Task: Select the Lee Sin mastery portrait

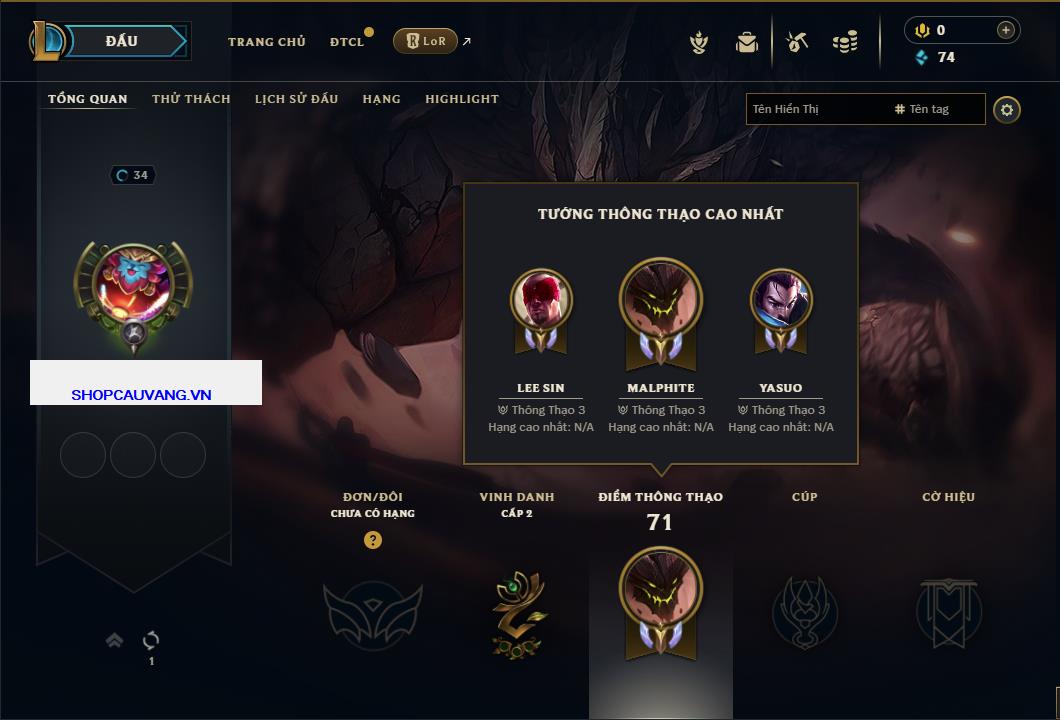Action: tap(541, 300)
